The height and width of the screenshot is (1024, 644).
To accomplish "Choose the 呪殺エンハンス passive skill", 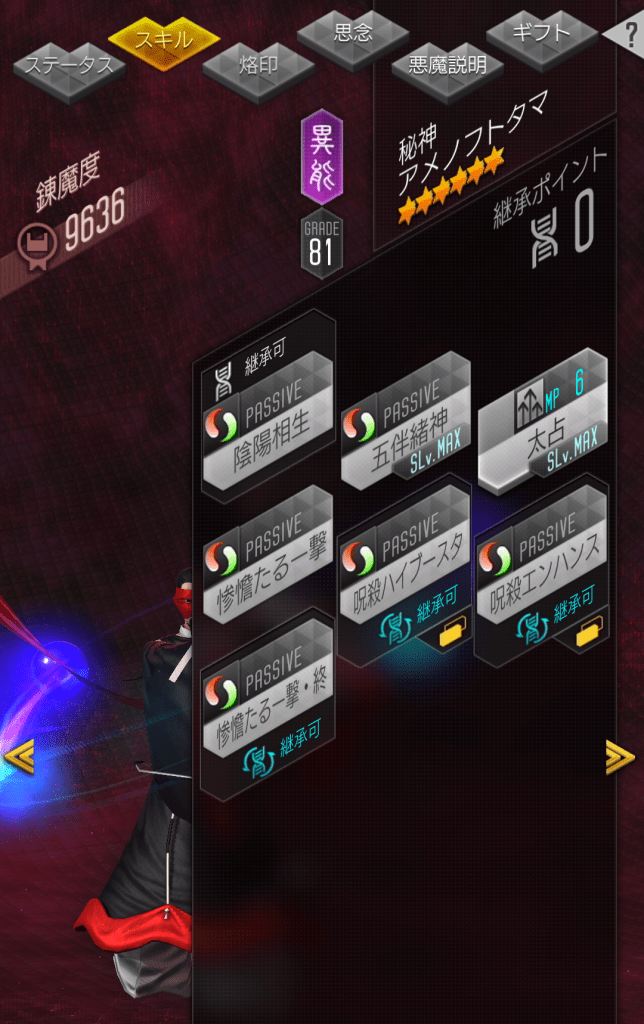I will (541, 564).
